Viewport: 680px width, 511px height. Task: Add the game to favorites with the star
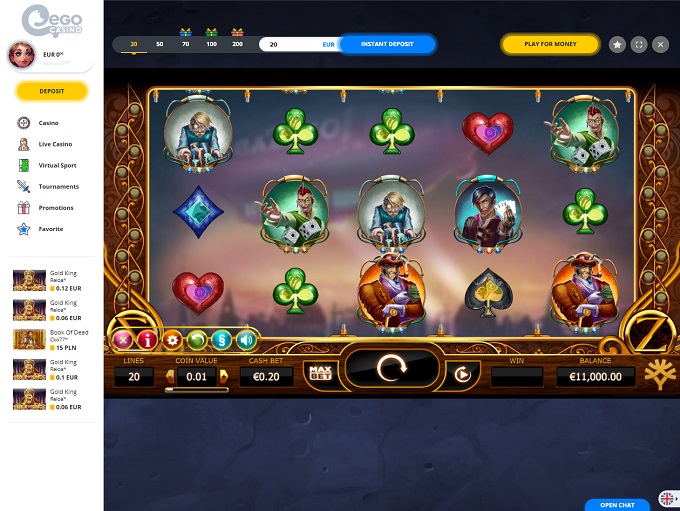pyautogui.click(x=617, y=44)
